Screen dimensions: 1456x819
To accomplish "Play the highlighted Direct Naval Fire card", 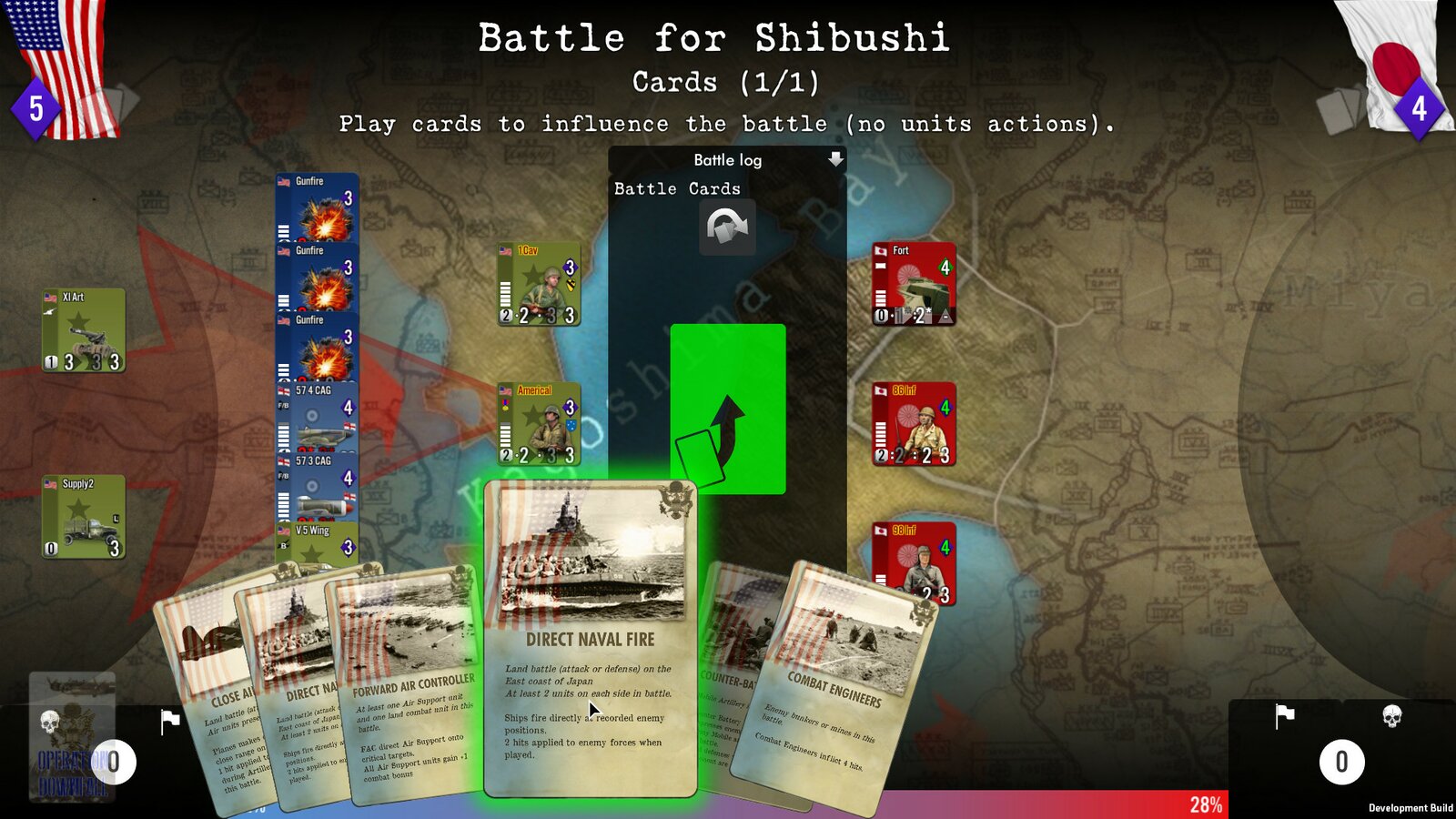I will (x=590, y=637).
